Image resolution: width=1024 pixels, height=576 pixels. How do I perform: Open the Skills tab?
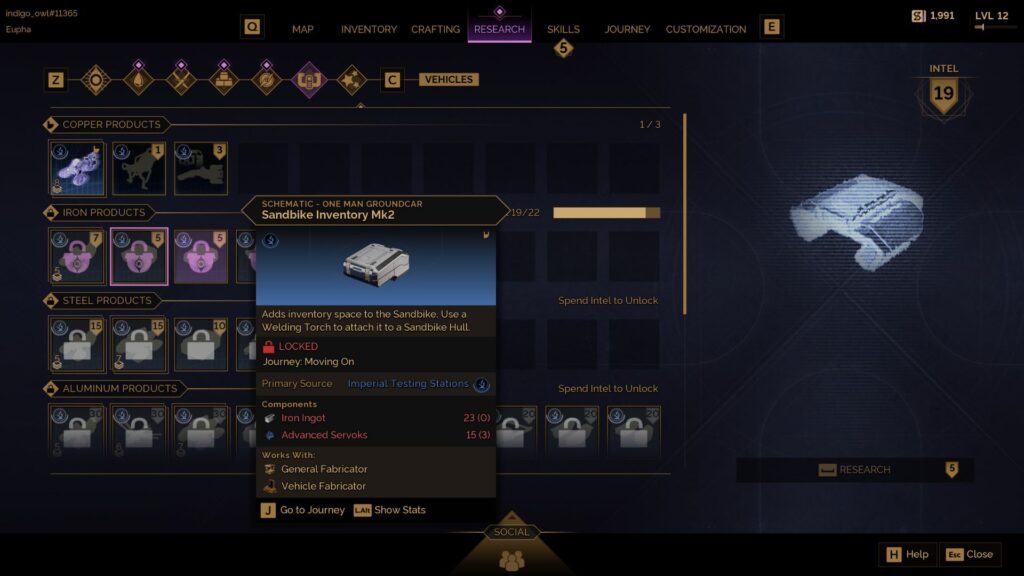pyautogui.click(x=563, y=29)
